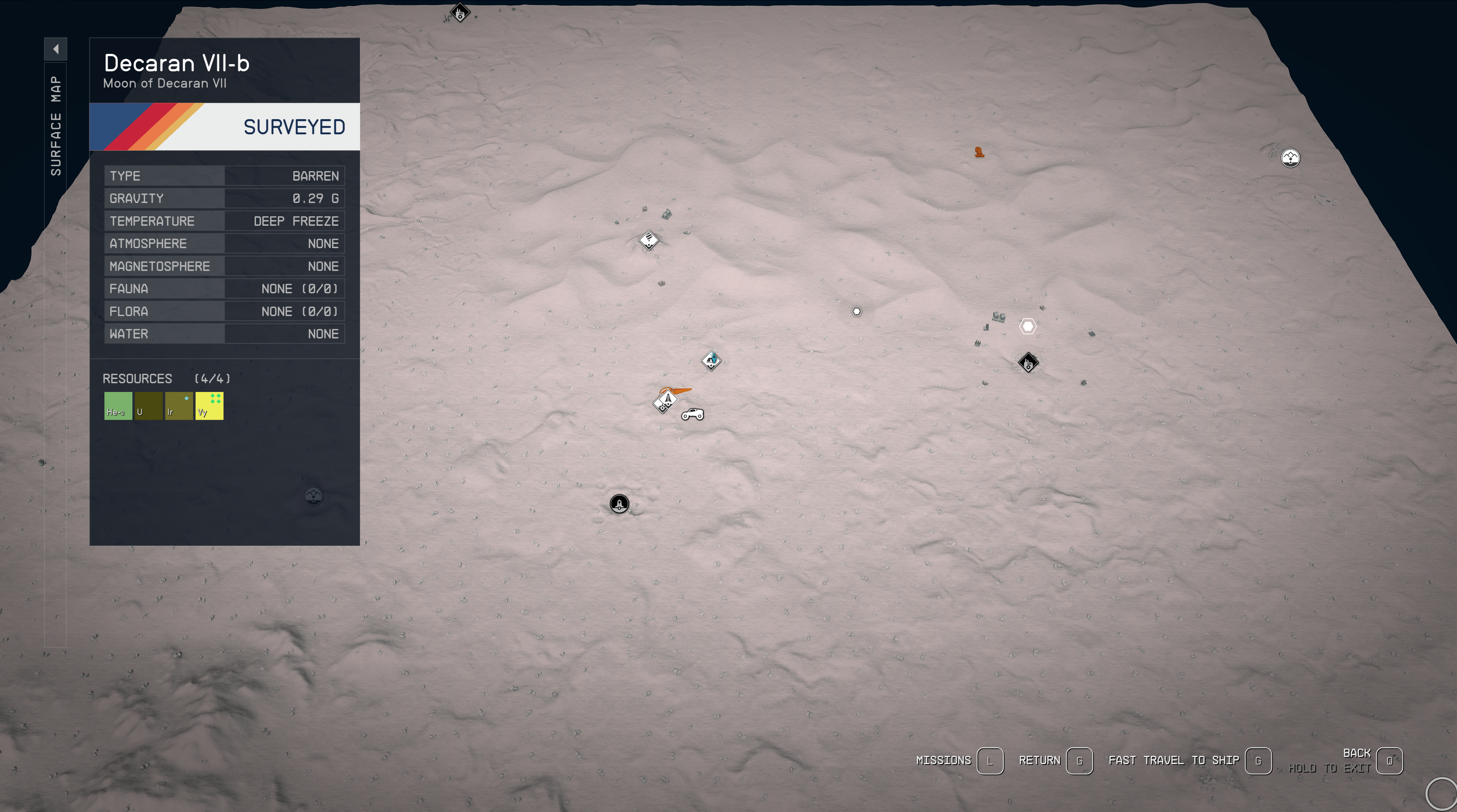Choose the Uranium resource tile
Image resolution: width=1457 pixels, height=812 pixels.
point(148,406)
